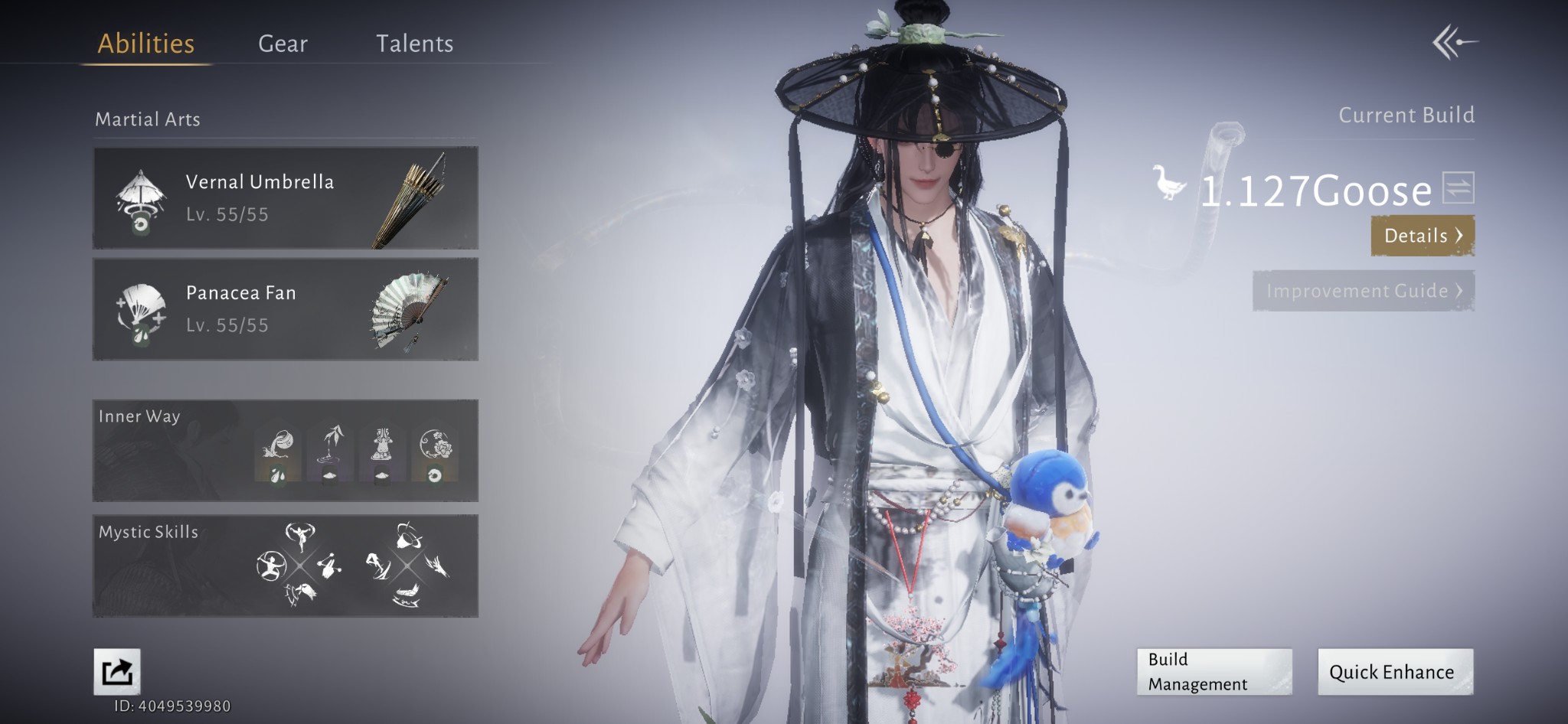Open the Improvement Guide
This screenshot has height=724, width=1568.
point(1363,291)
